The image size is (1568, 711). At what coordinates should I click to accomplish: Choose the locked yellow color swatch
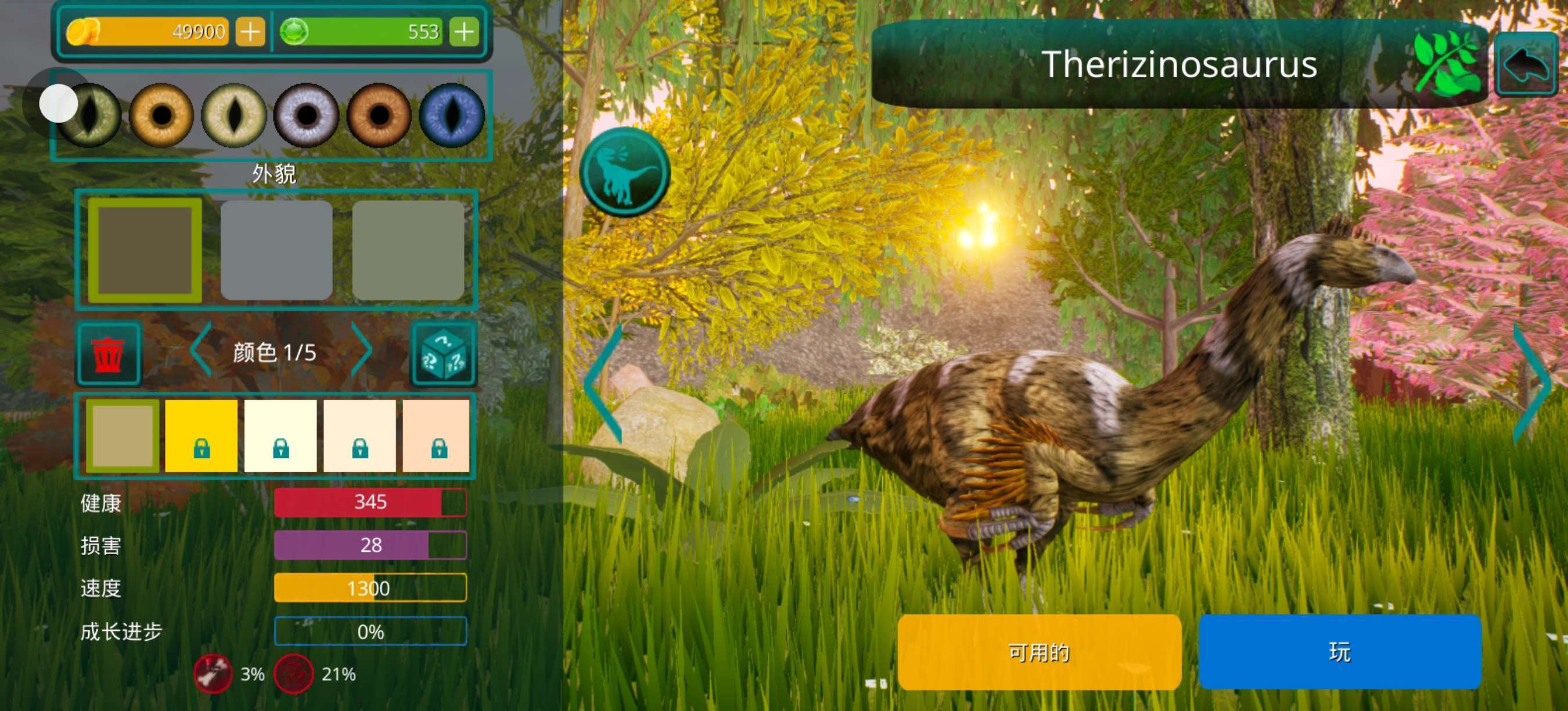pyautogui.click(x=202, y=435)
